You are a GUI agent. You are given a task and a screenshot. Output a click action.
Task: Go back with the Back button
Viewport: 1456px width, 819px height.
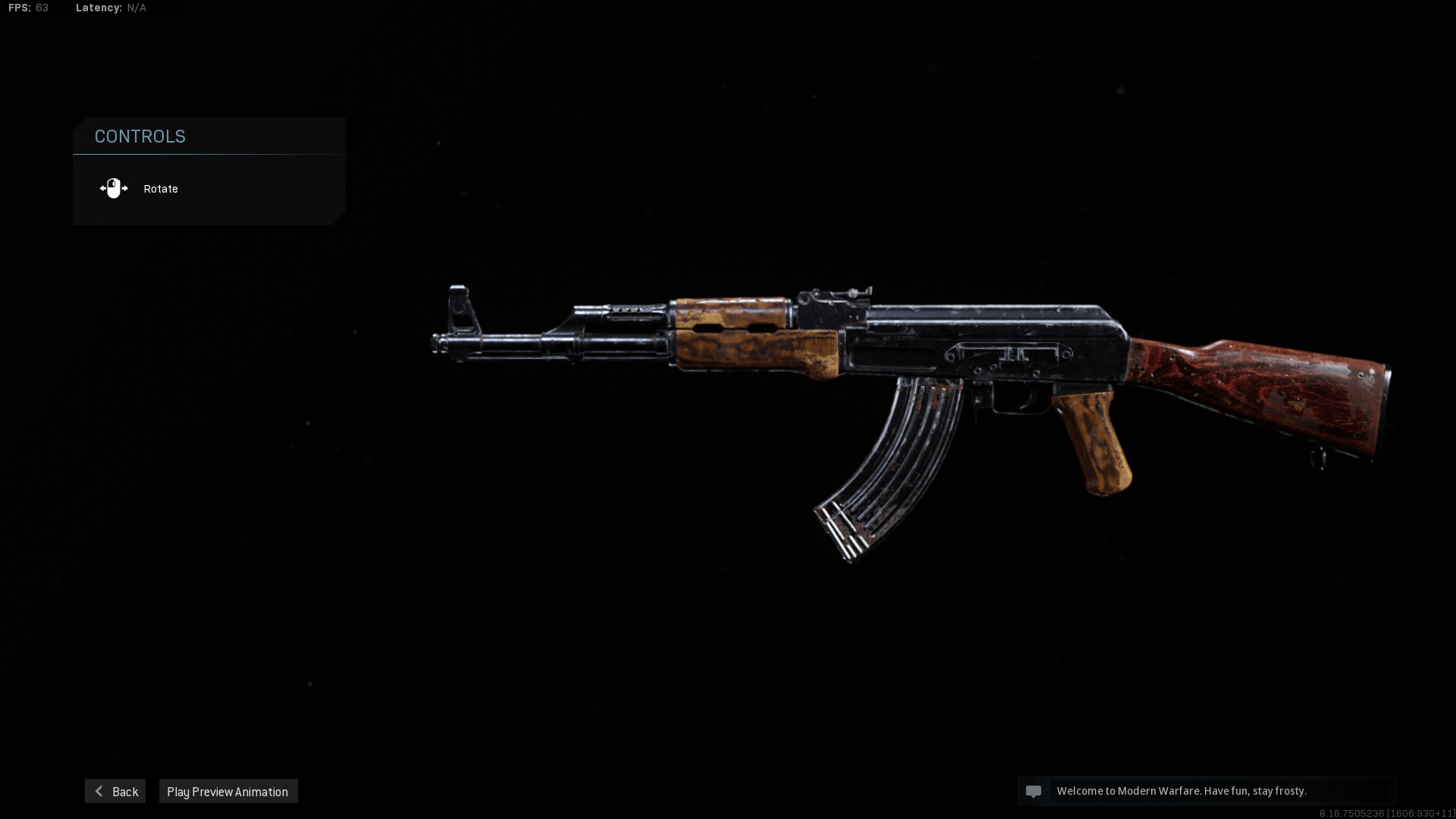[115, 791]
